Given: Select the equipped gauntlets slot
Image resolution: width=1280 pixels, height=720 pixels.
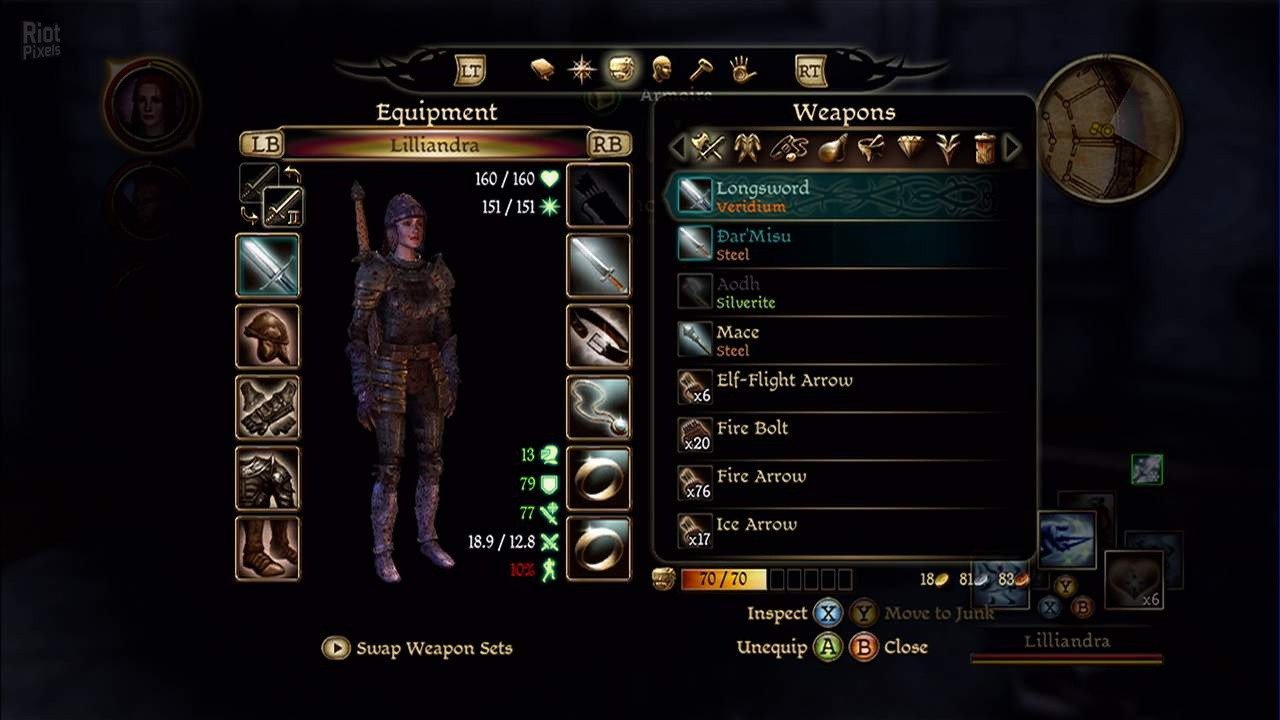Looking at the screenshot, I should pos(267,407).
